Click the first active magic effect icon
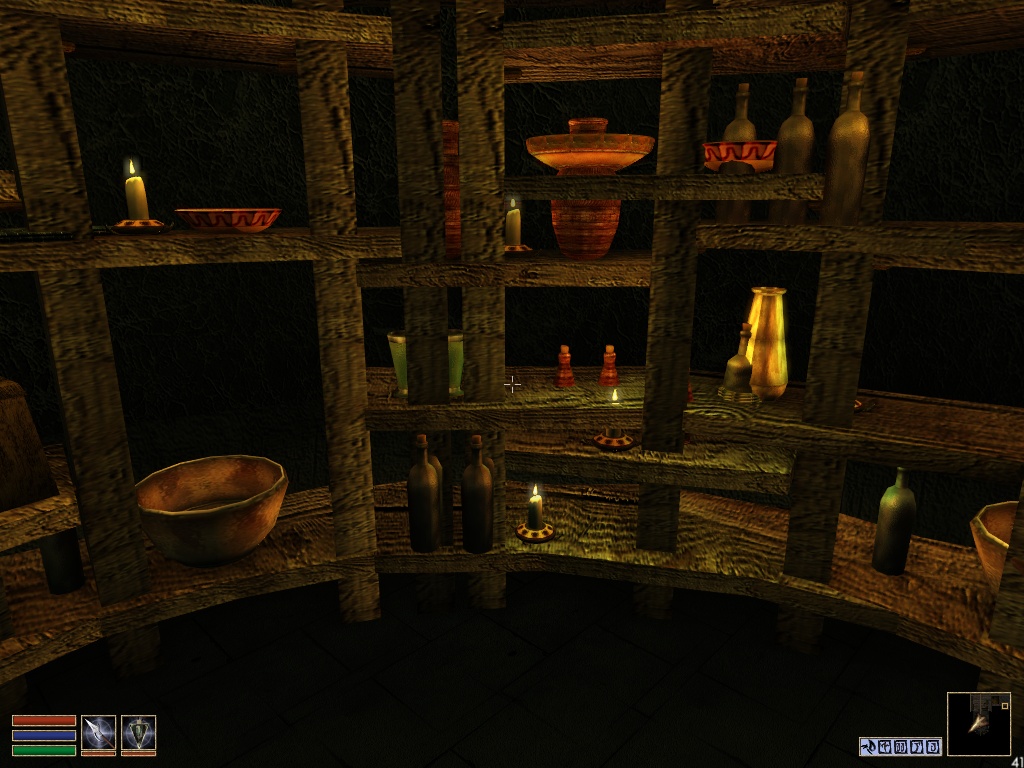Viewport: 1024px width, 768px height. pos(868,746)
